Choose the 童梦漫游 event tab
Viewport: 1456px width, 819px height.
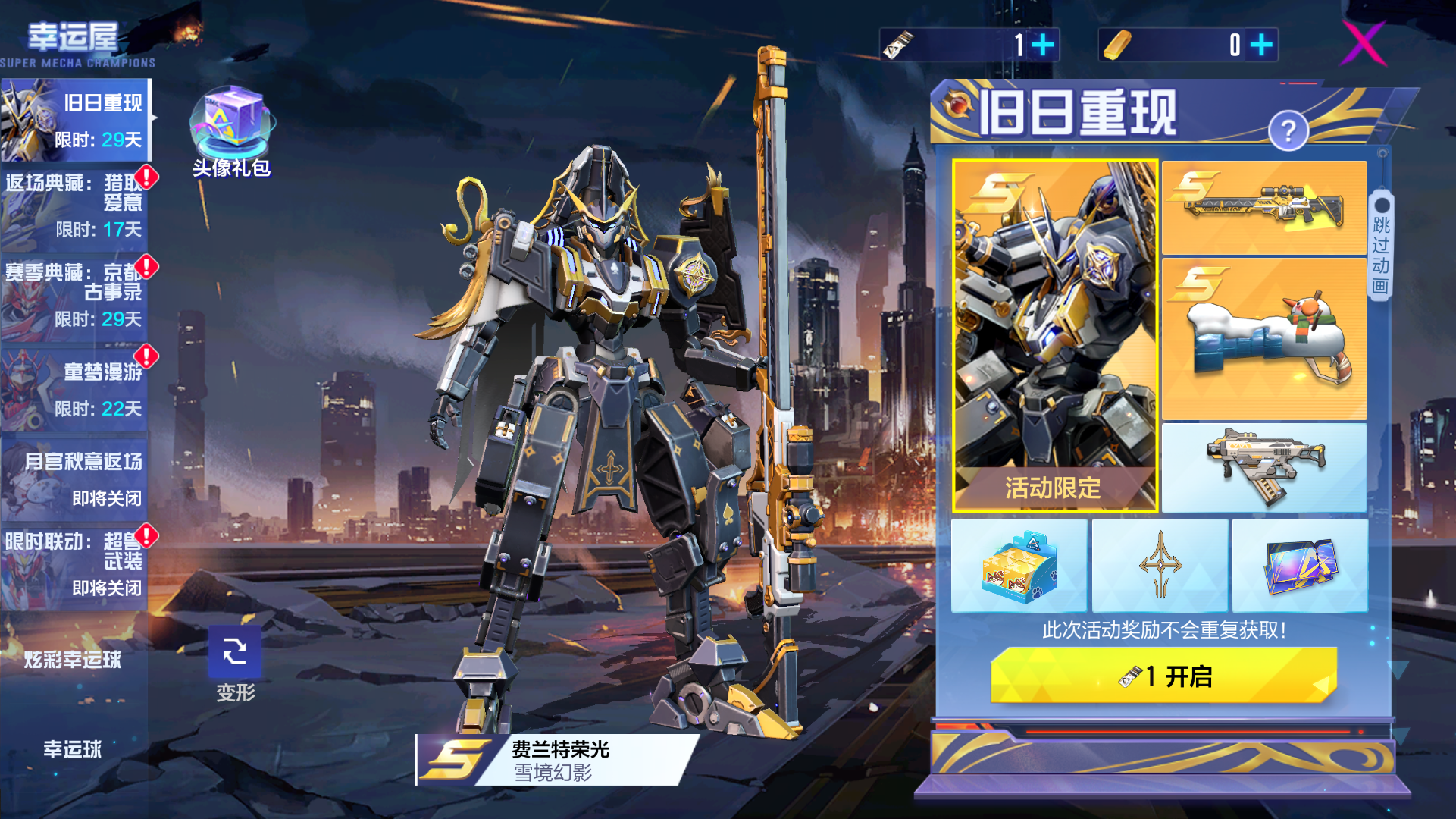coord(74,387)
